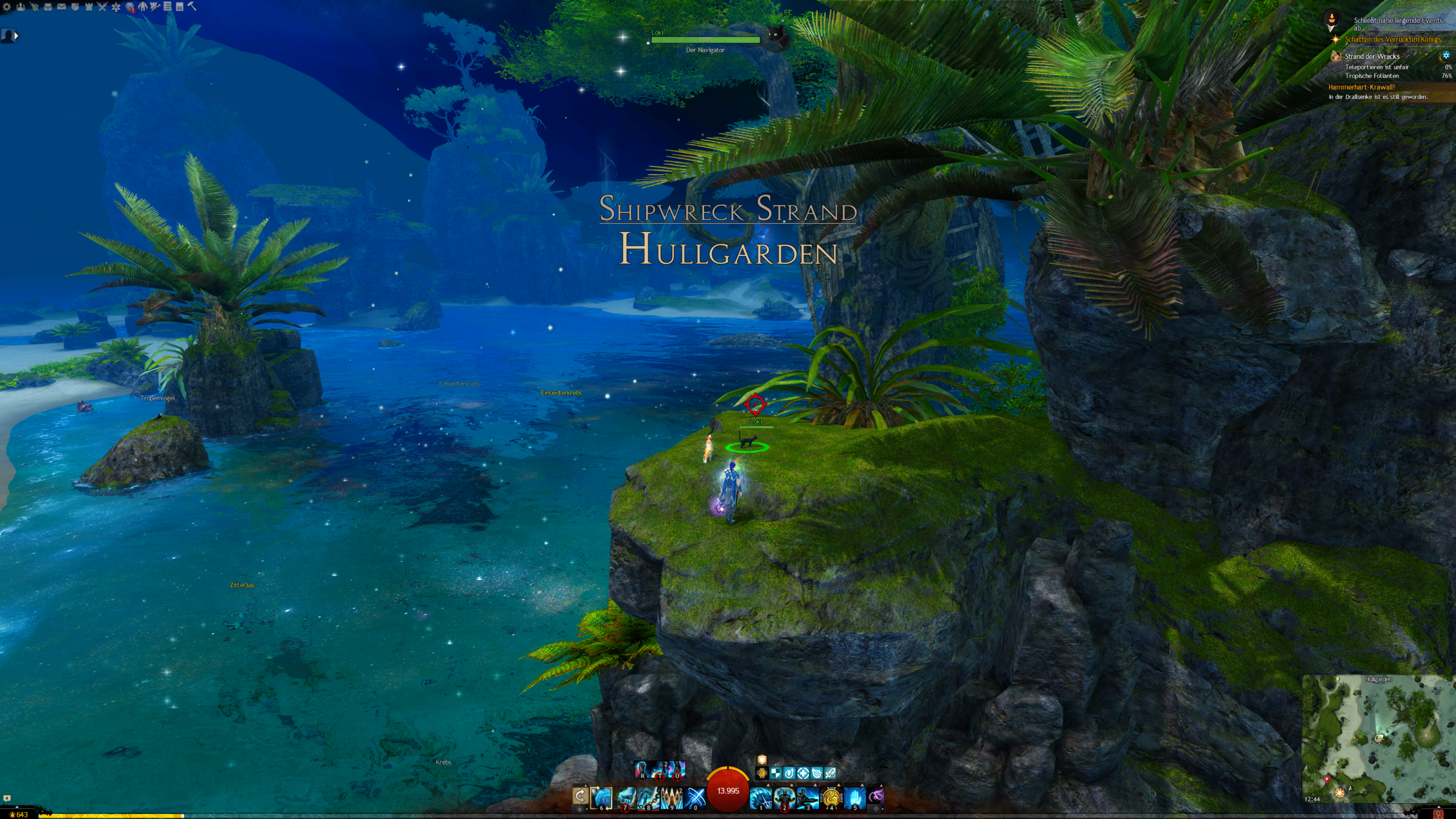Select the Schatten des Verrückten Königs objective
1456x819 pixels.
coord(1392,39)
